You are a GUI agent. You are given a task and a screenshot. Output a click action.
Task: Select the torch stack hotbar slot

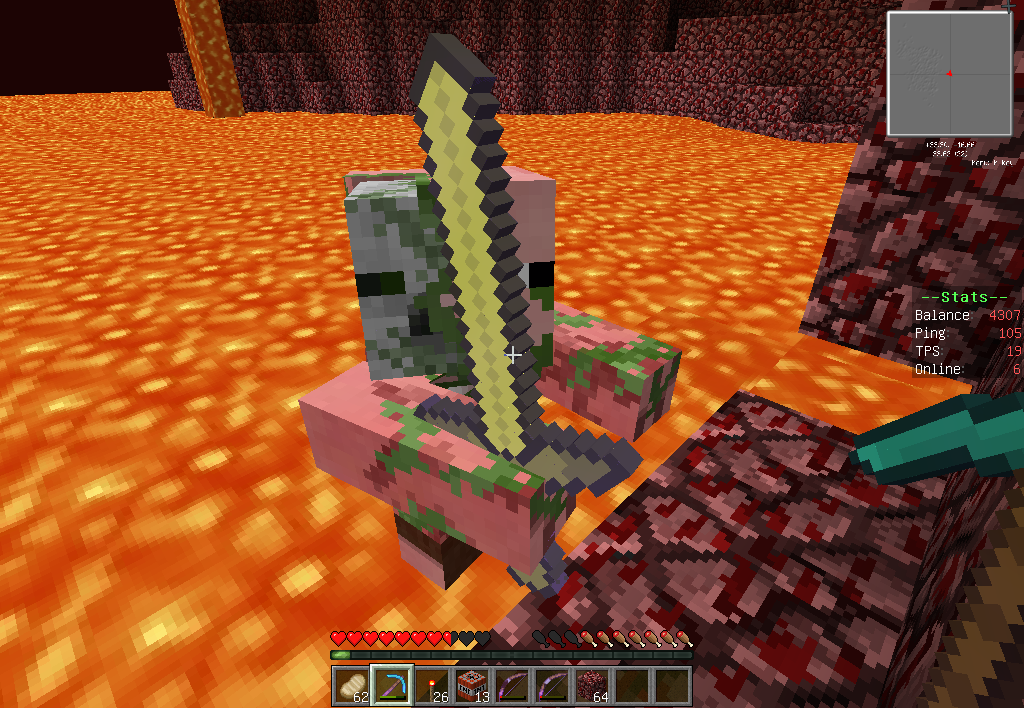pos(431,686)
